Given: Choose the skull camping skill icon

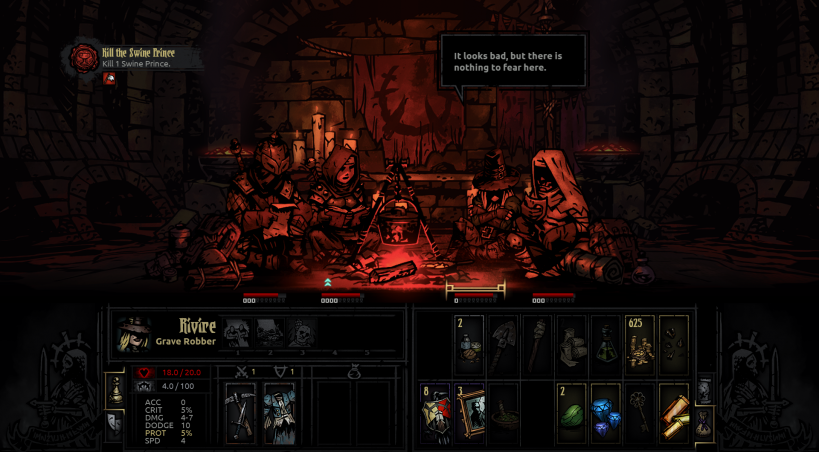Looking at the screenshot, I should point(301,332).
